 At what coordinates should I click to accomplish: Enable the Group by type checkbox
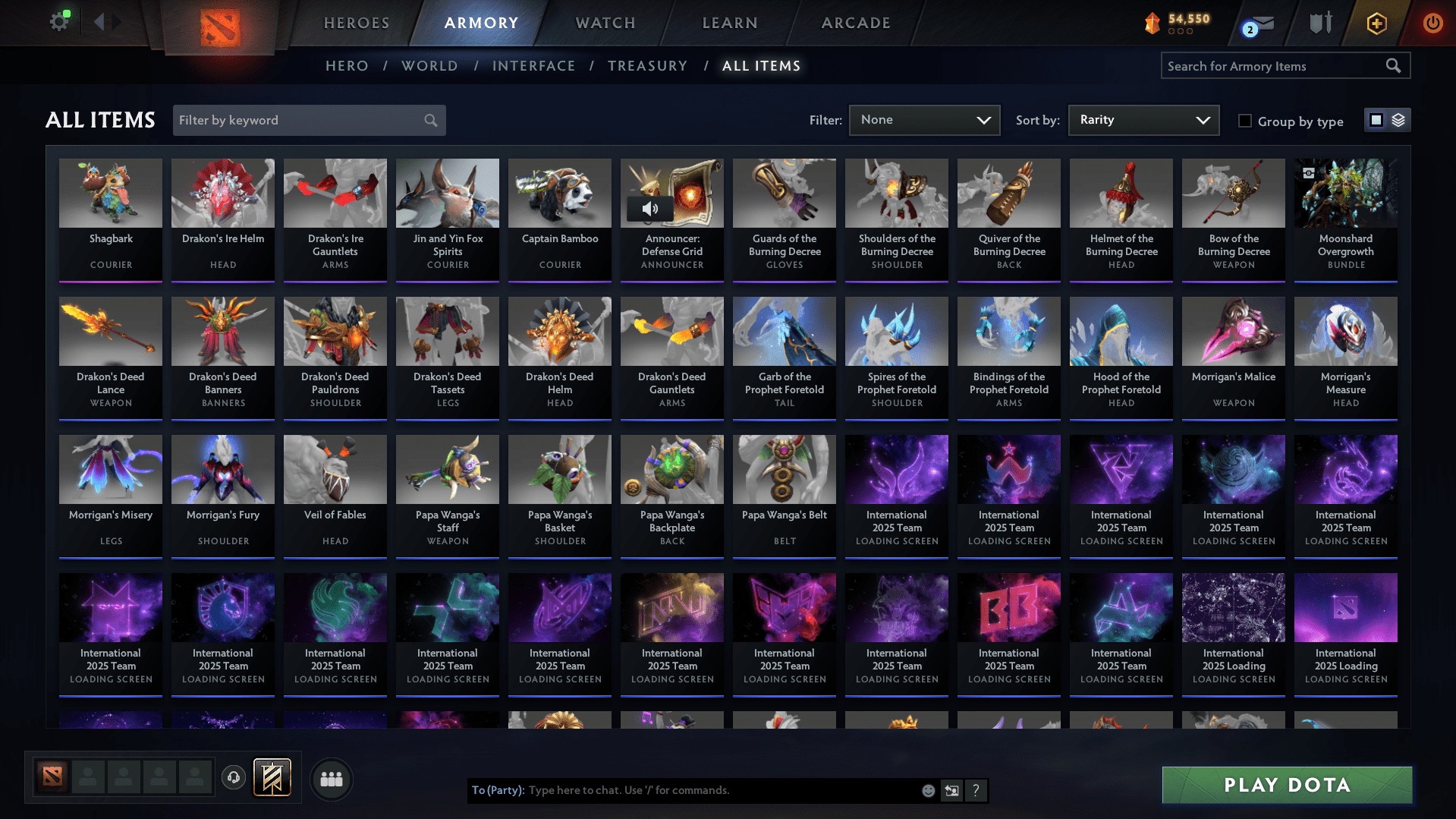click(1244, 121)
